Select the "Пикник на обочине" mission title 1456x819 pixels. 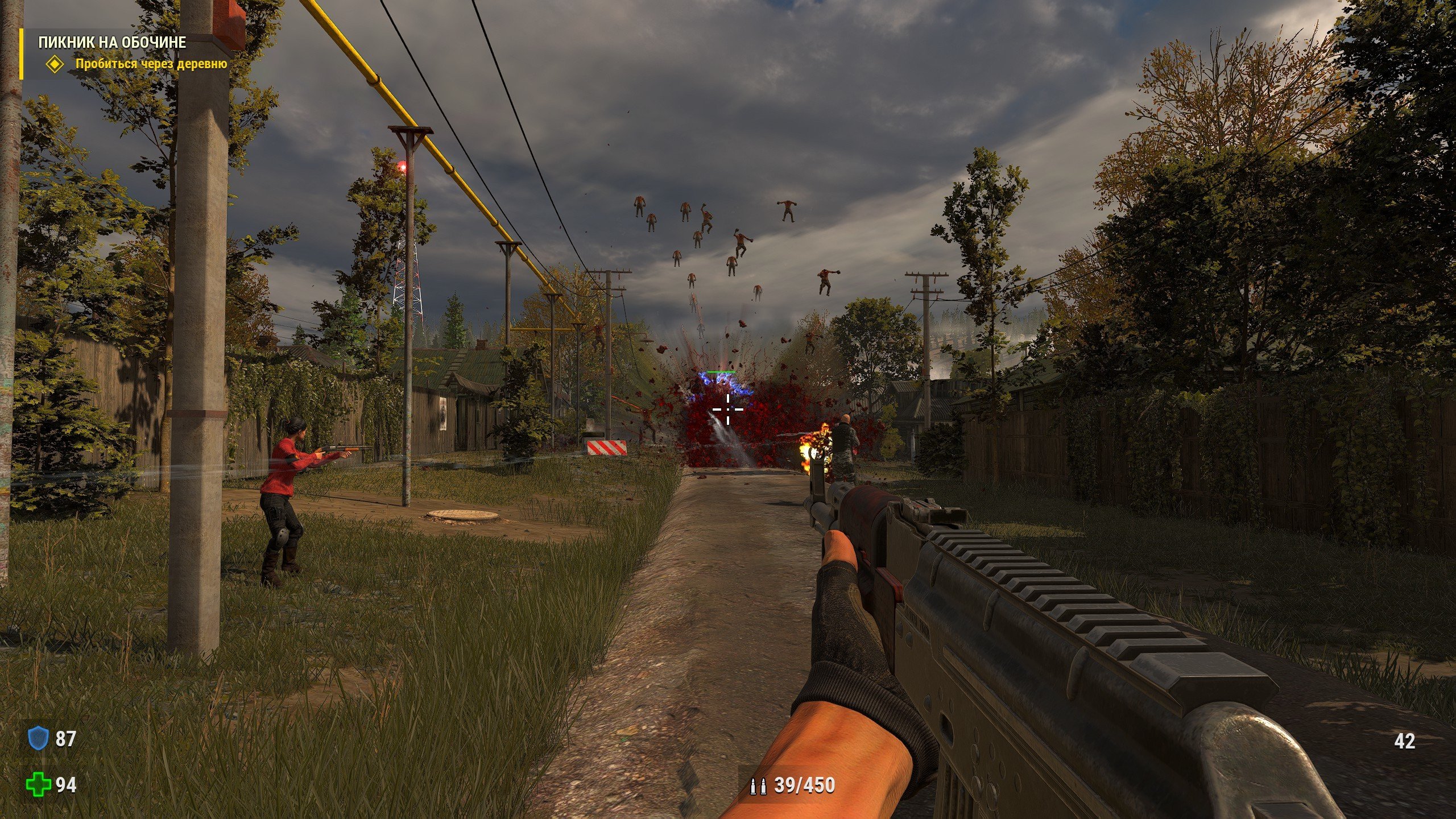coord(112,43)
